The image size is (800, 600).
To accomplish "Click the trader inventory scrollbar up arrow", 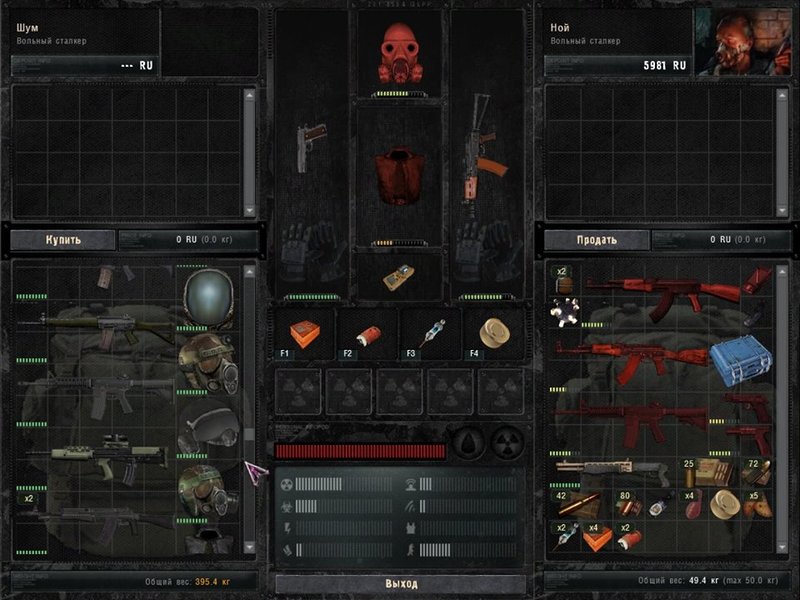I will point(249,270).
